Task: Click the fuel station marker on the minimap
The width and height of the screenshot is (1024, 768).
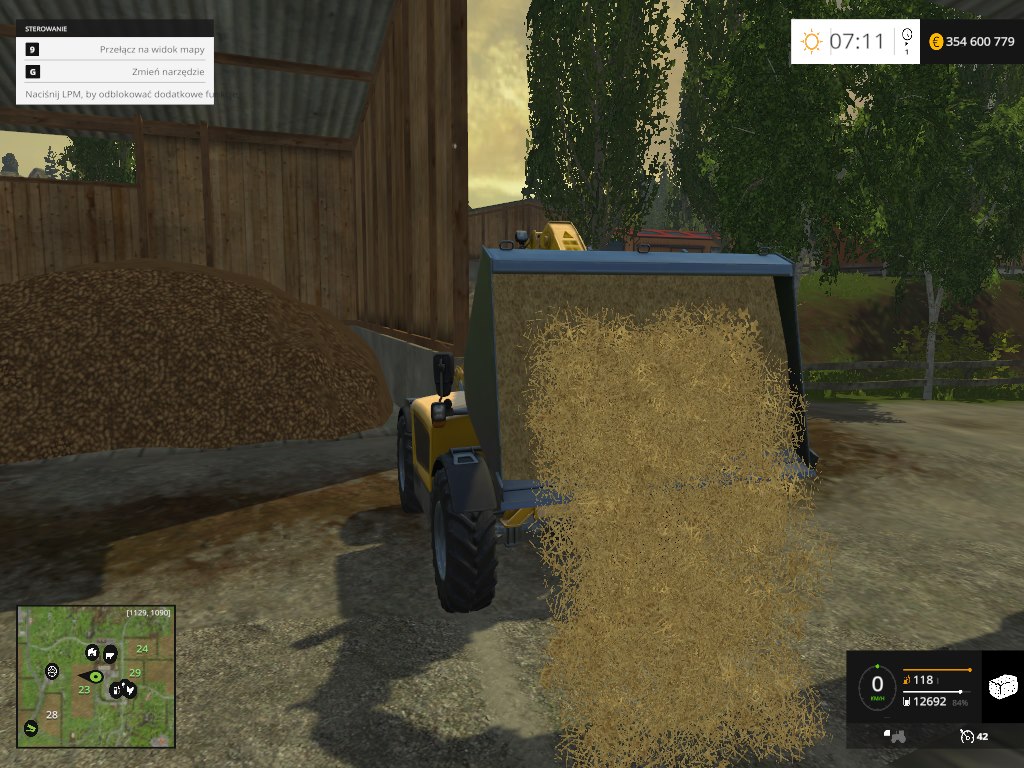Action: 115,689
